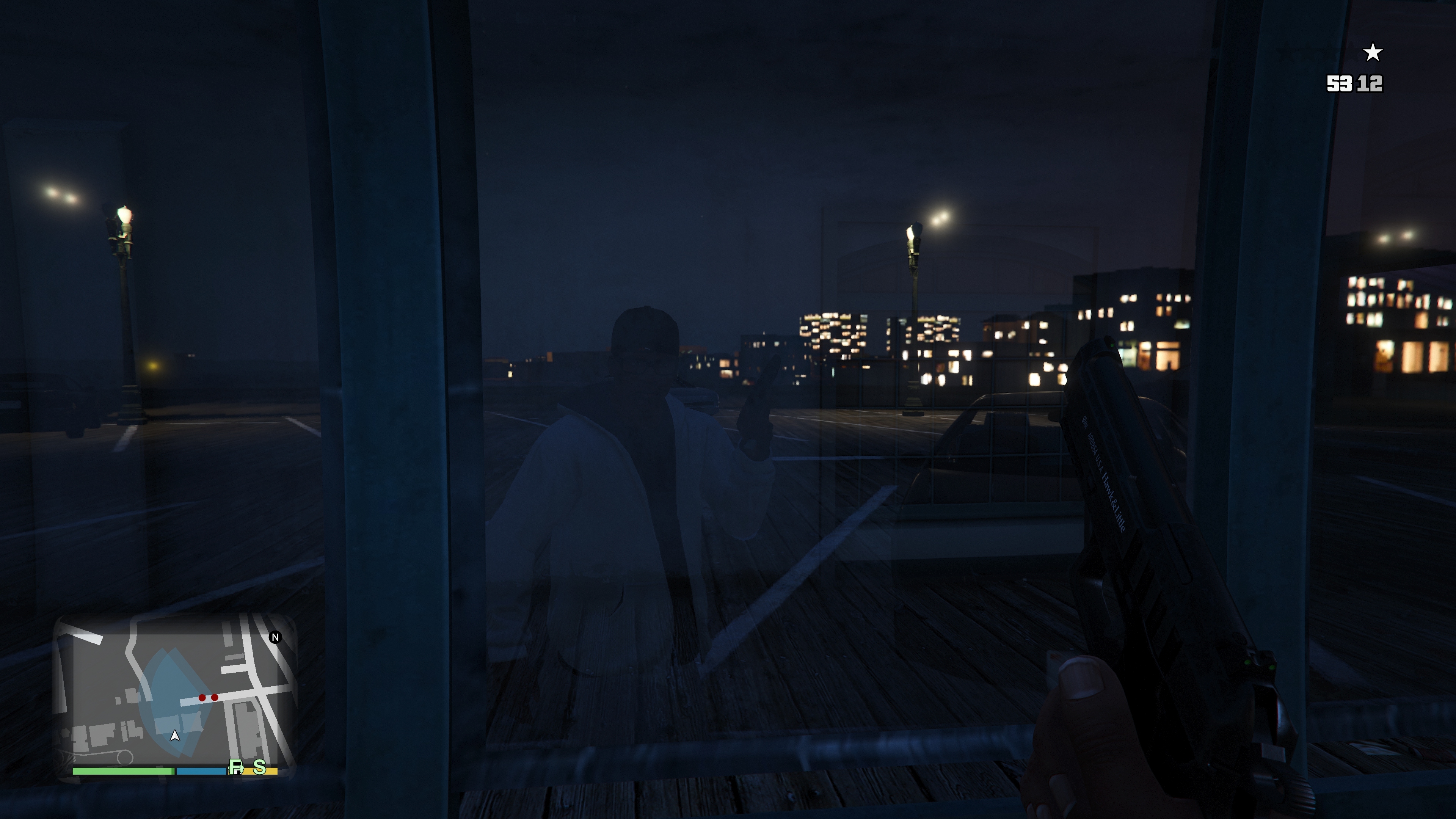Click the white wanted level star
The width and height of the screenshot is (1456, 819).
point(1373,53)
